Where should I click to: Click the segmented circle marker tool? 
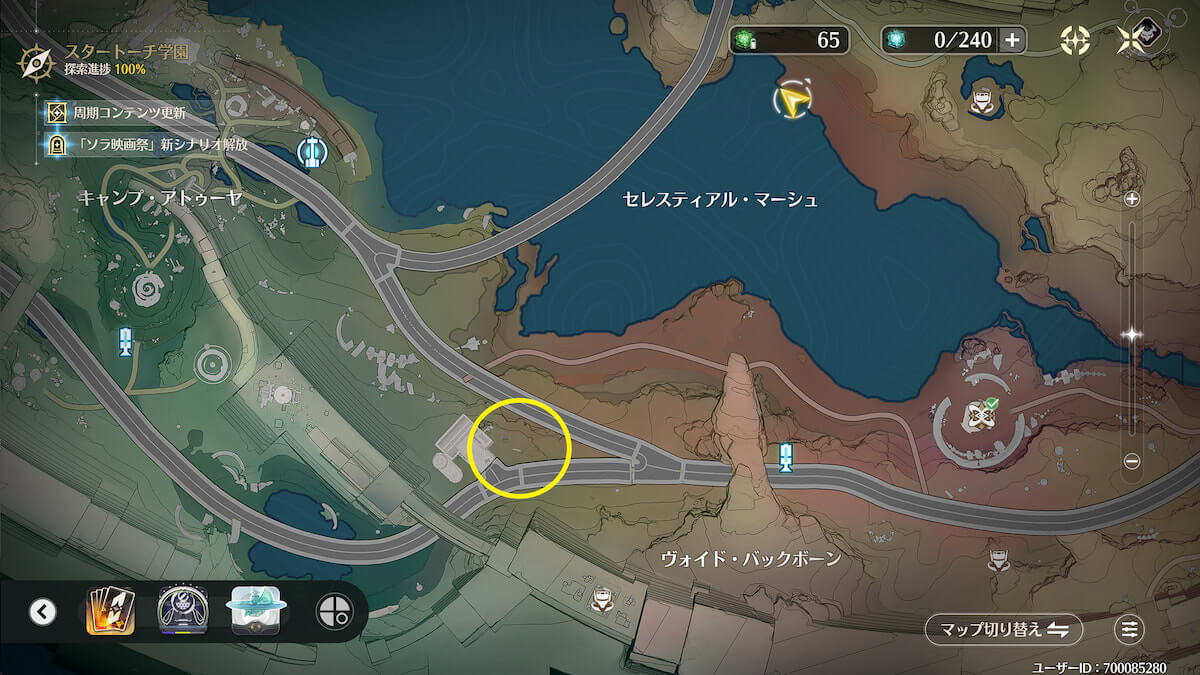coord(334,611)
